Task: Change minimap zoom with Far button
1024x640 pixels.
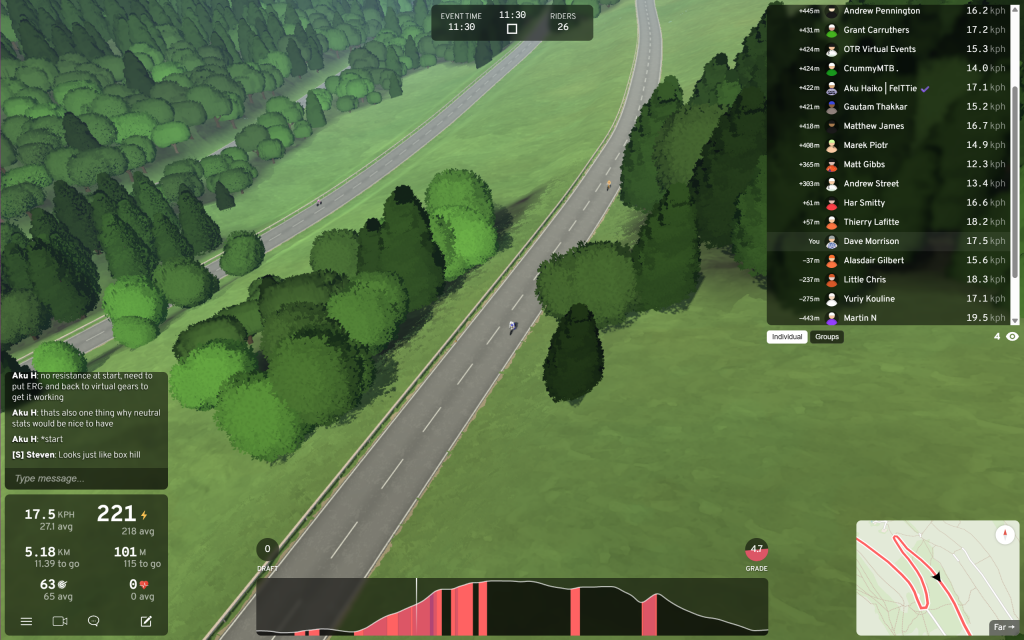Action: click(x=1002, y=627)
